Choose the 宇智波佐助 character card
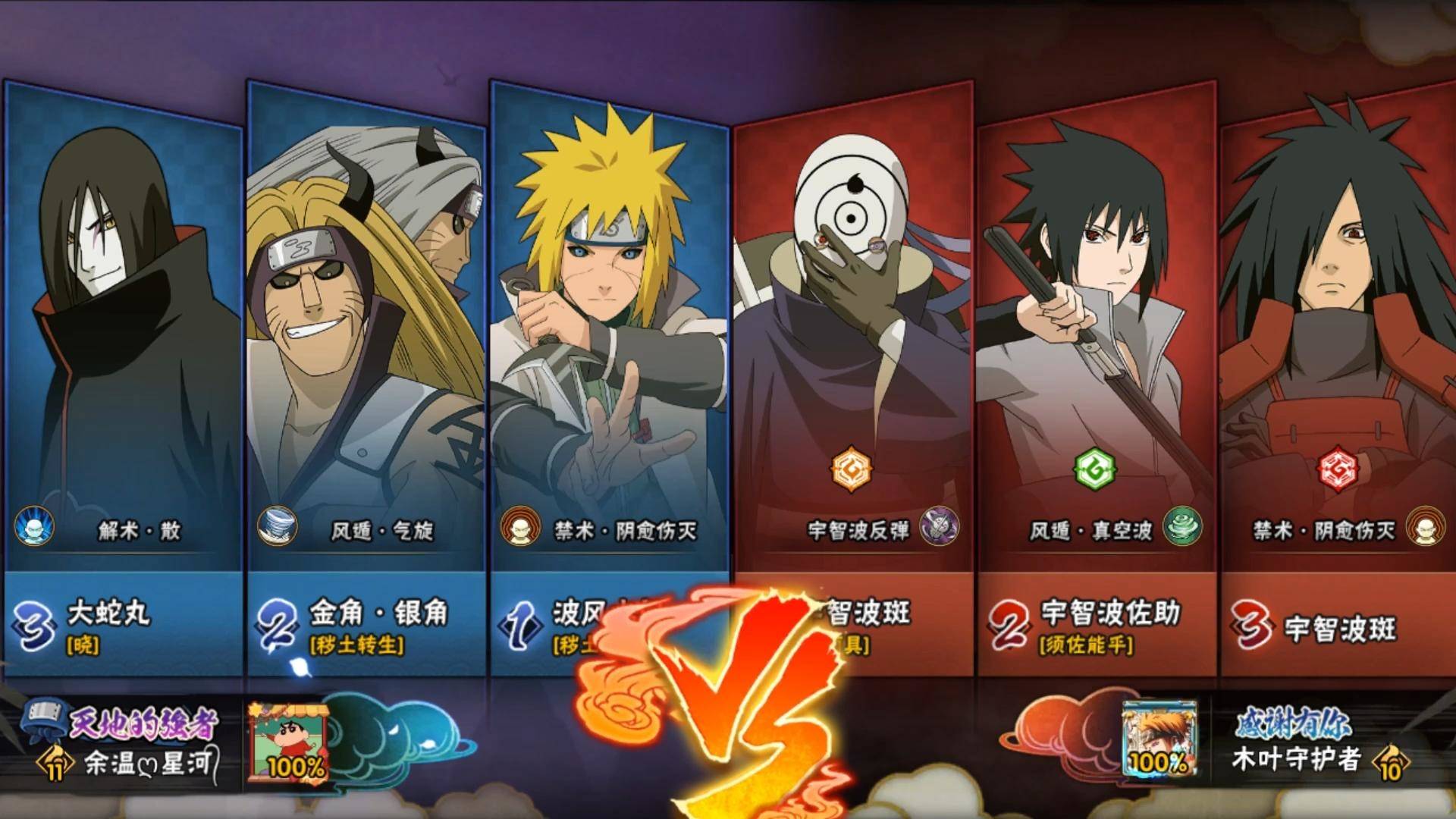Viewport: 1456px width, 819px height. [x=1096, y=341]
